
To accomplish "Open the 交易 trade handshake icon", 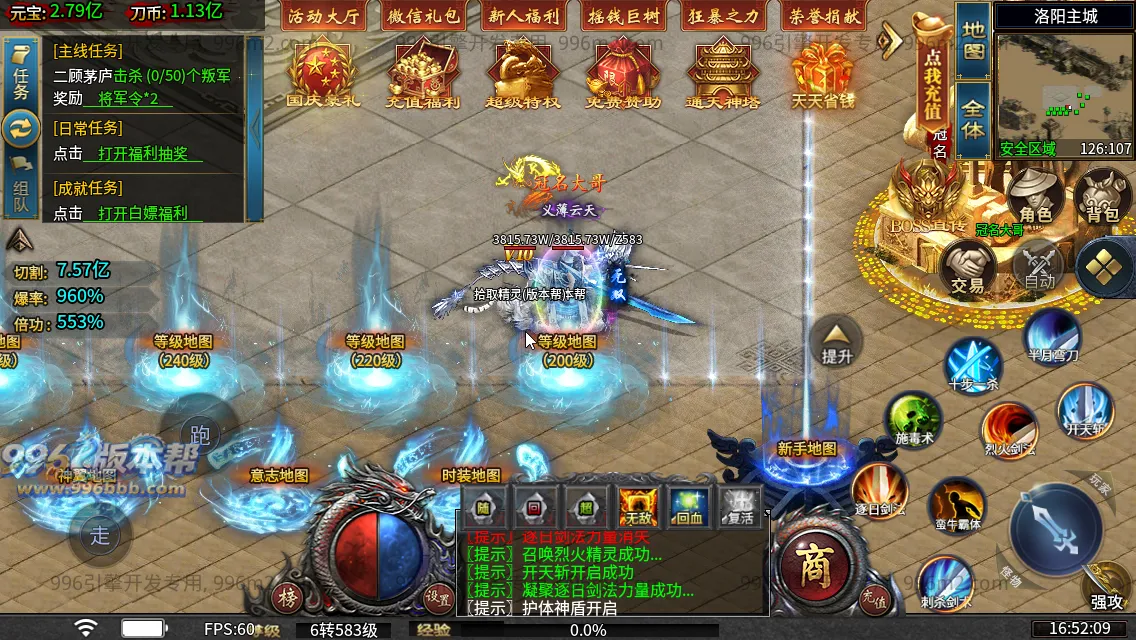I will point(967,268).
